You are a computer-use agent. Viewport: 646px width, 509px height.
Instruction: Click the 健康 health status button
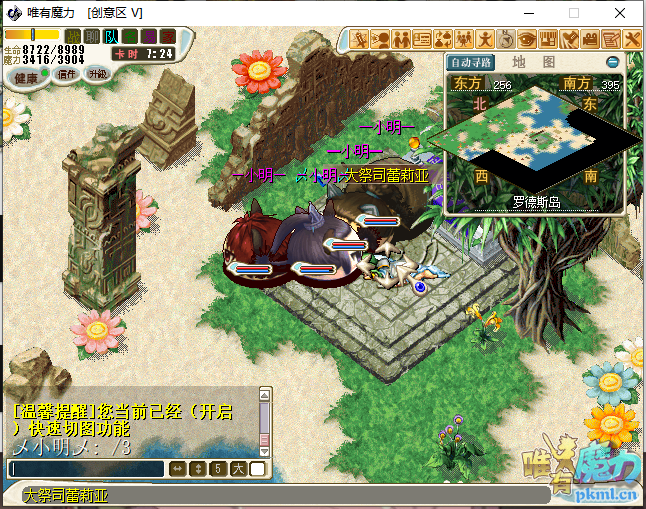pos(26,77)
